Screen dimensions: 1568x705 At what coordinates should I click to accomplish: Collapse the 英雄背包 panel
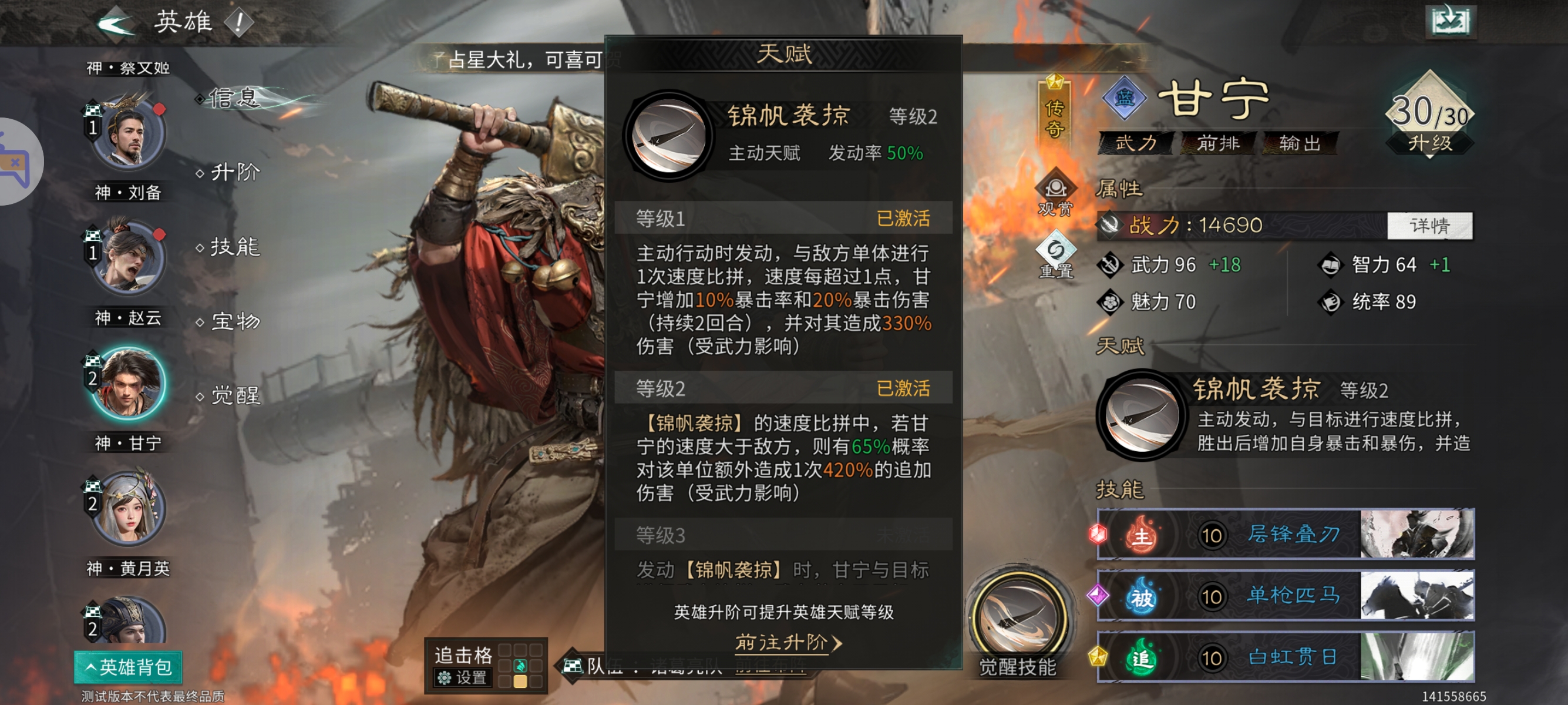click(x=128, y=667)
